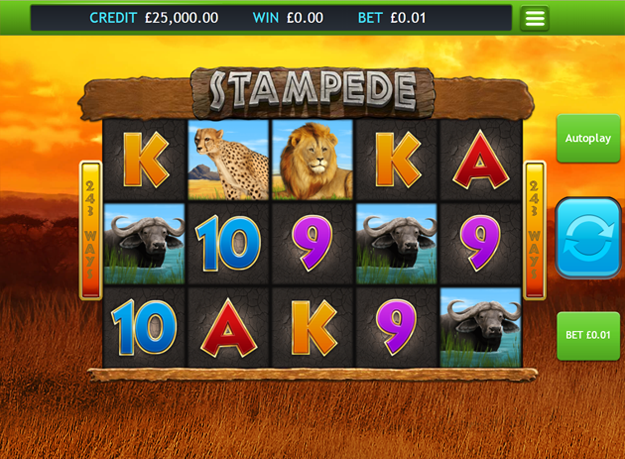Open the green hamburger menu

[534, 18]
